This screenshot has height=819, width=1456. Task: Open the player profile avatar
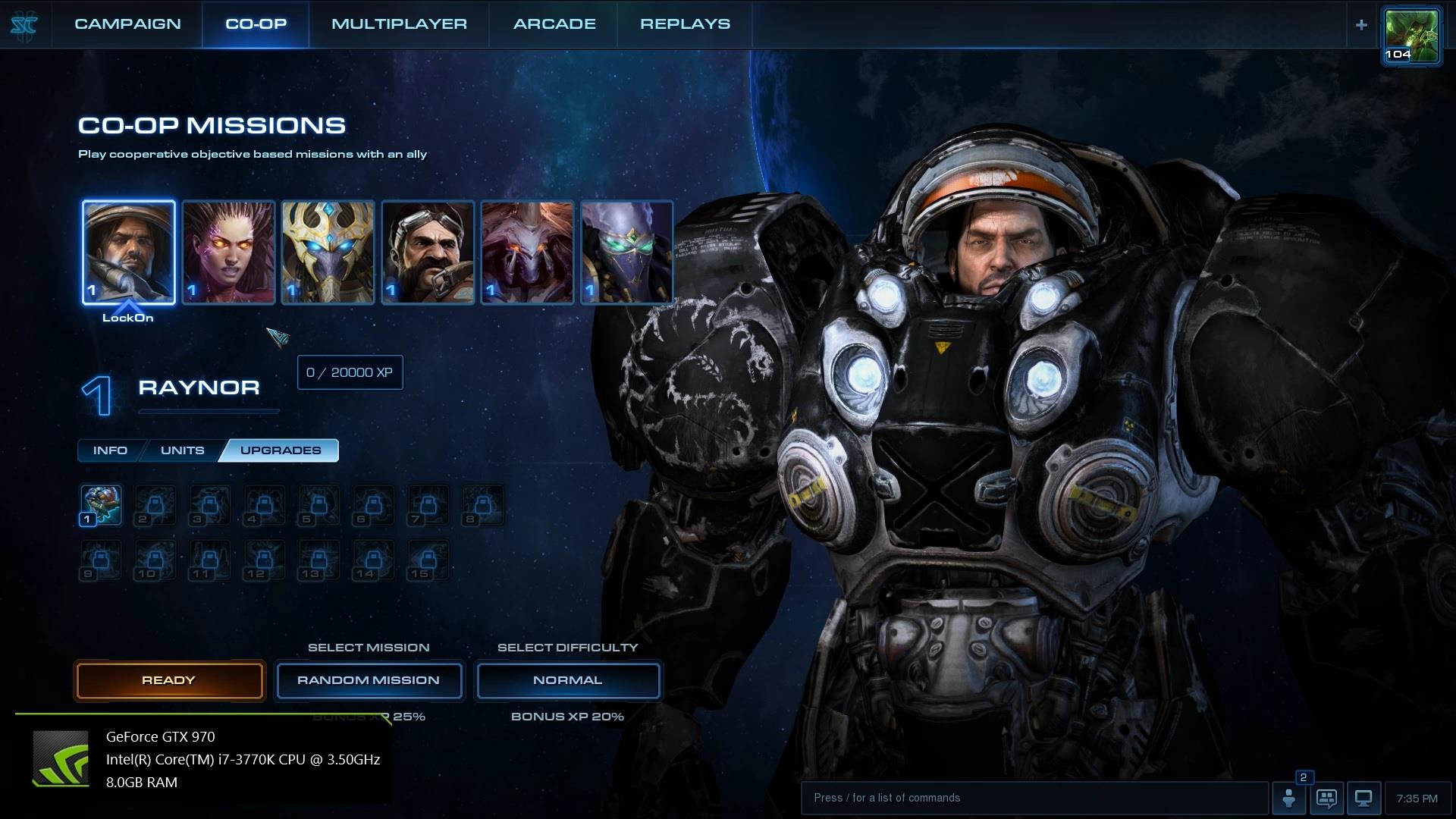(x=1411, y=35)
